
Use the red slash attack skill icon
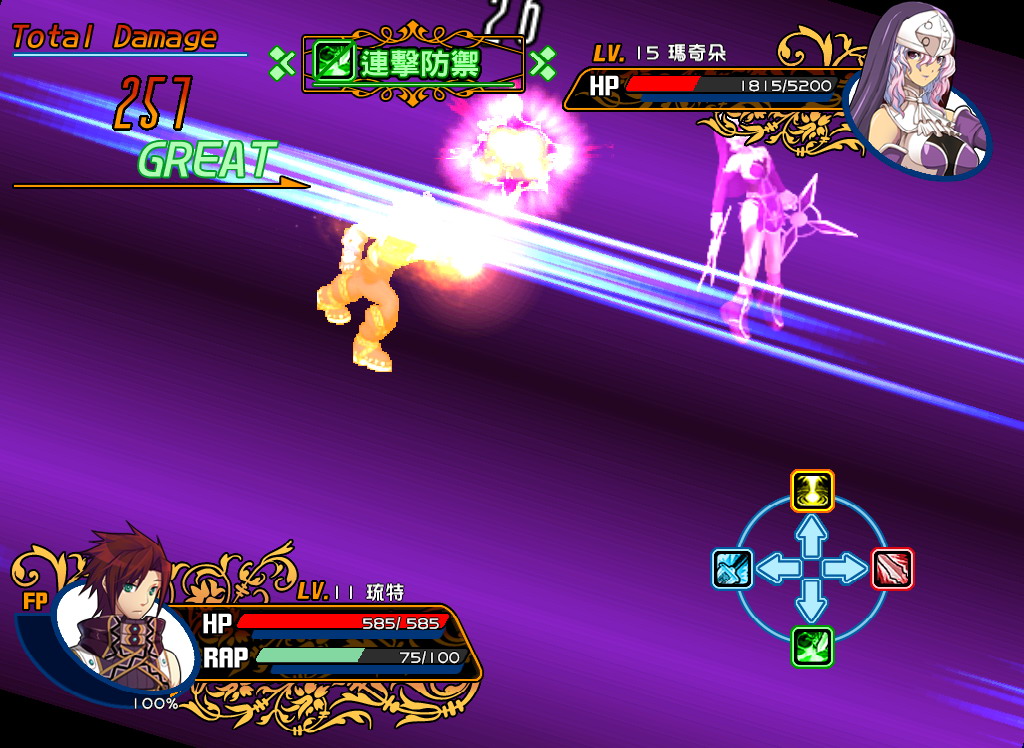coord(892,569)
